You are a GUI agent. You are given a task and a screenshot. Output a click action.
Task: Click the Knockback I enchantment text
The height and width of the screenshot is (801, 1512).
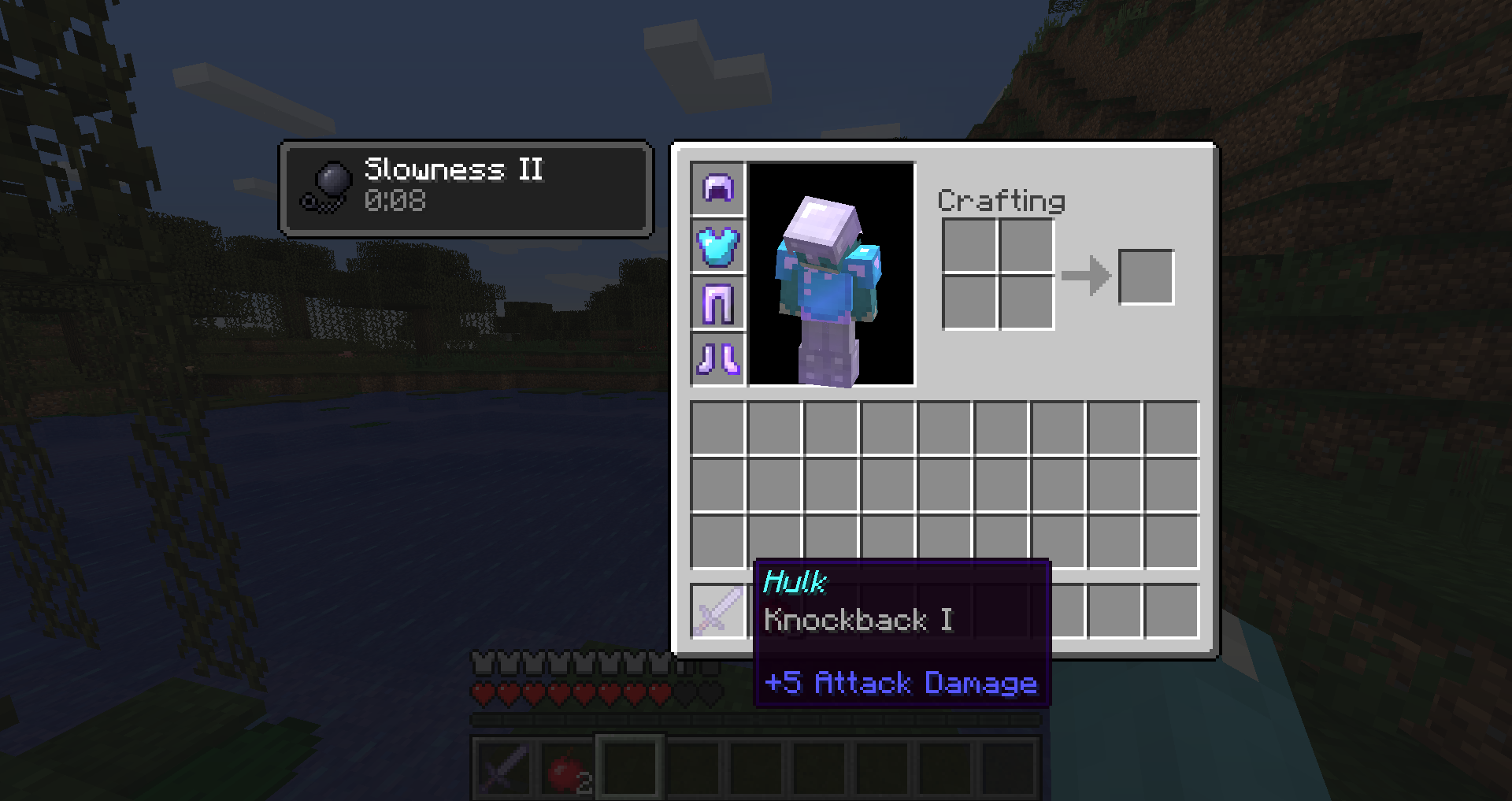click(858, 621)
